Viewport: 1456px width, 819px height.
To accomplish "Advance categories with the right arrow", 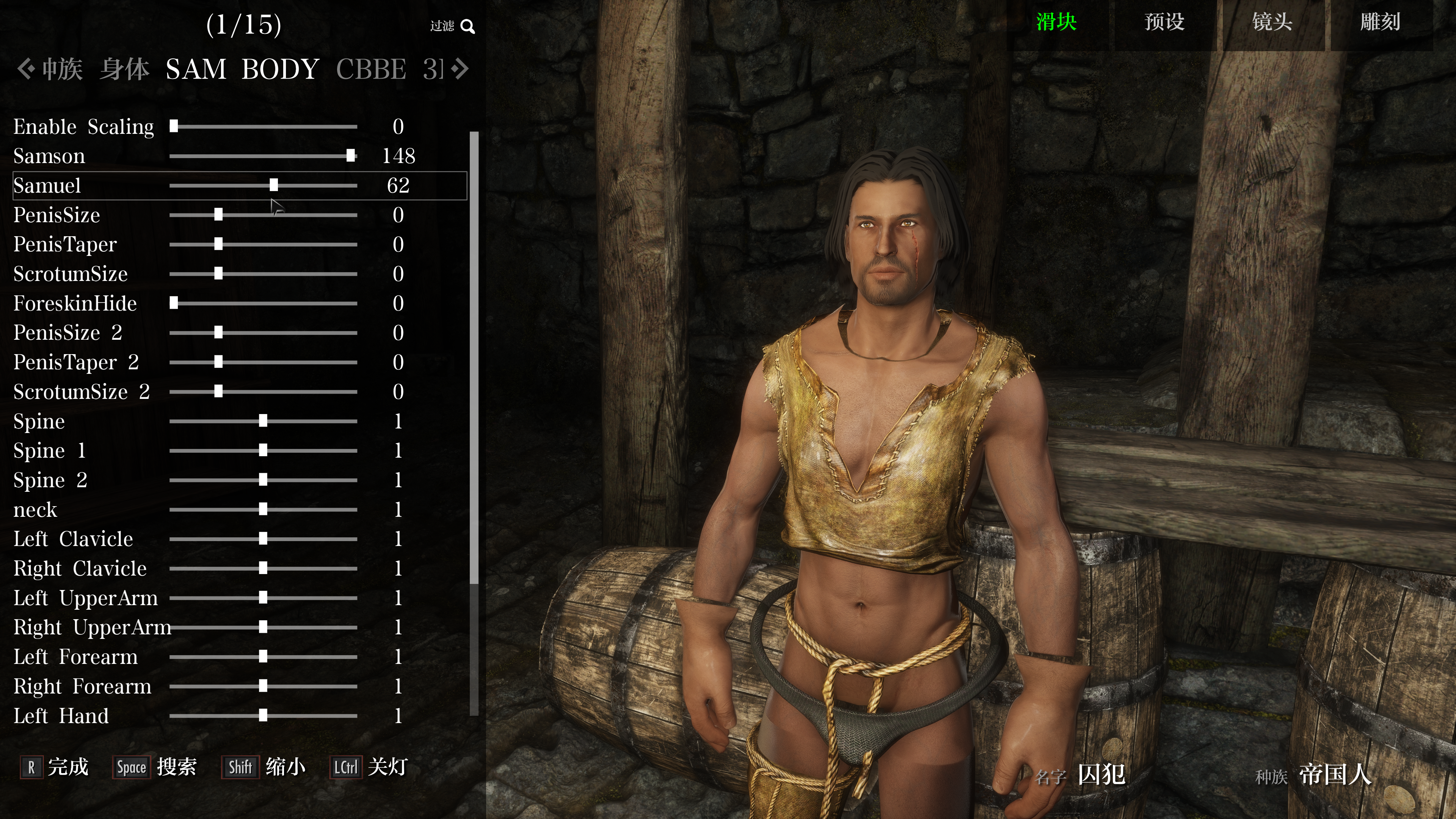I will [461, 69].
